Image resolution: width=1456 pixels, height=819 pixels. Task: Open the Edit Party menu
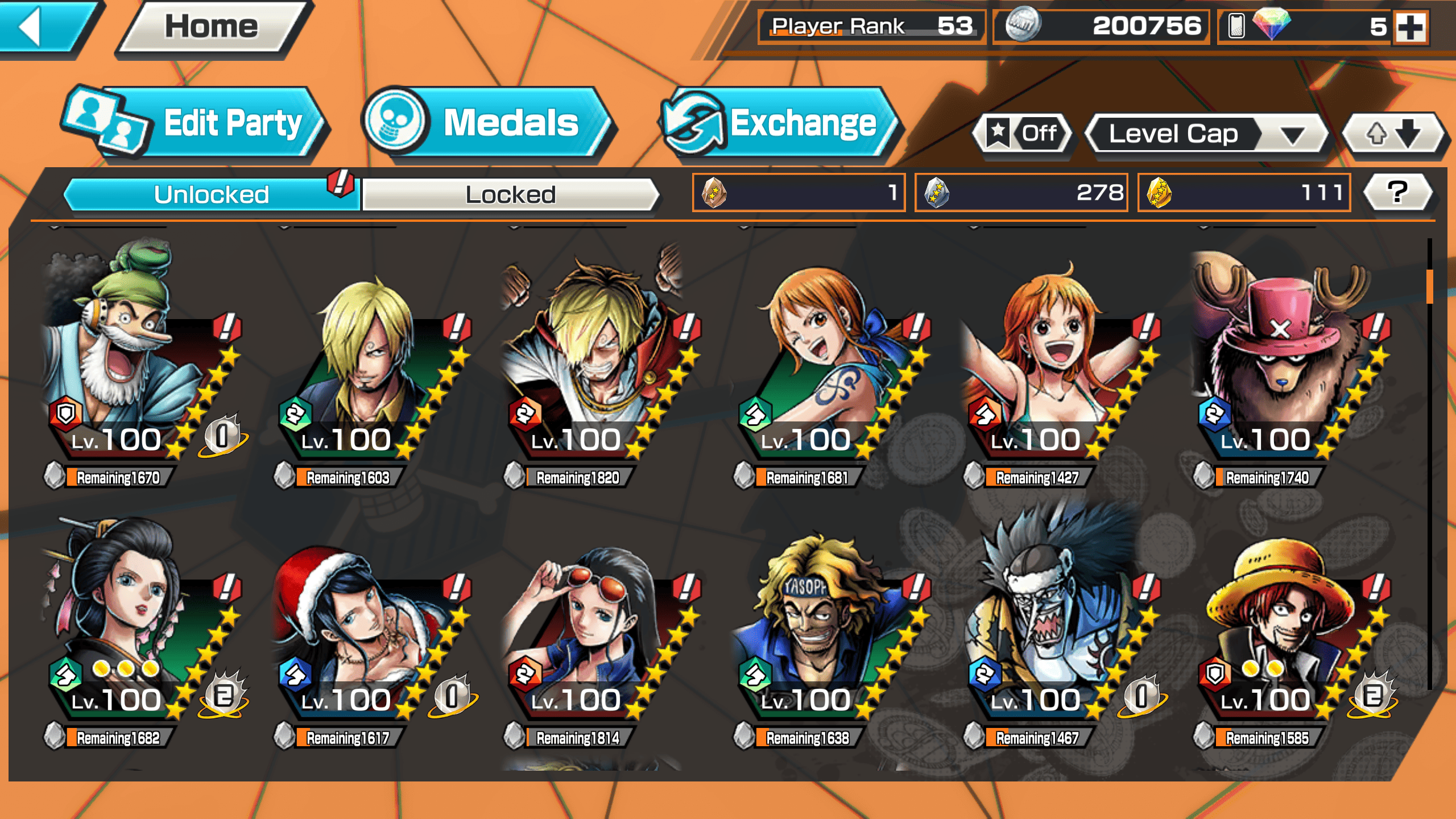coord(193,123)
